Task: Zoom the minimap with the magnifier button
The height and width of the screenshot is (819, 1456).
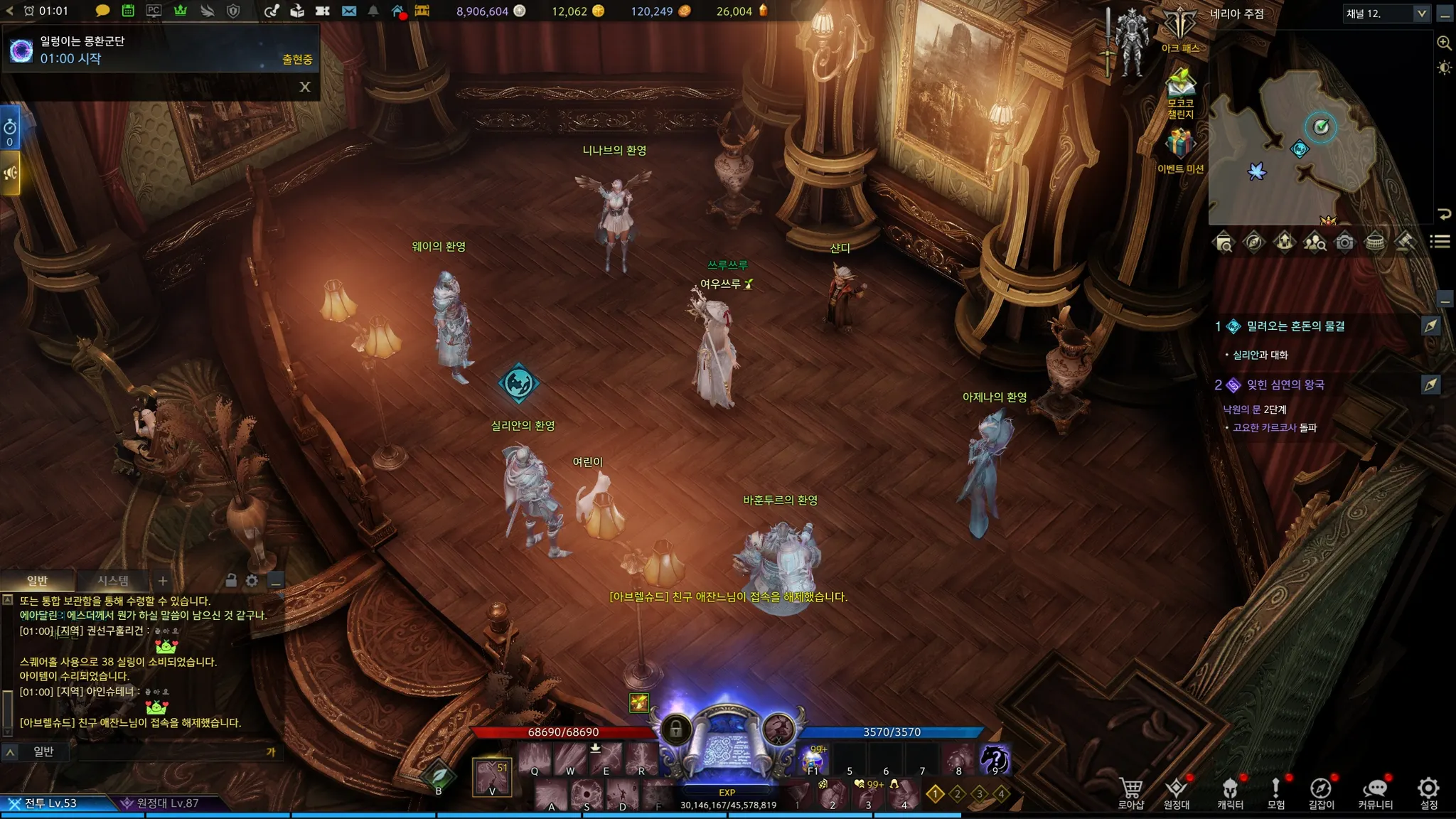Action: [x=1444, y=43]
